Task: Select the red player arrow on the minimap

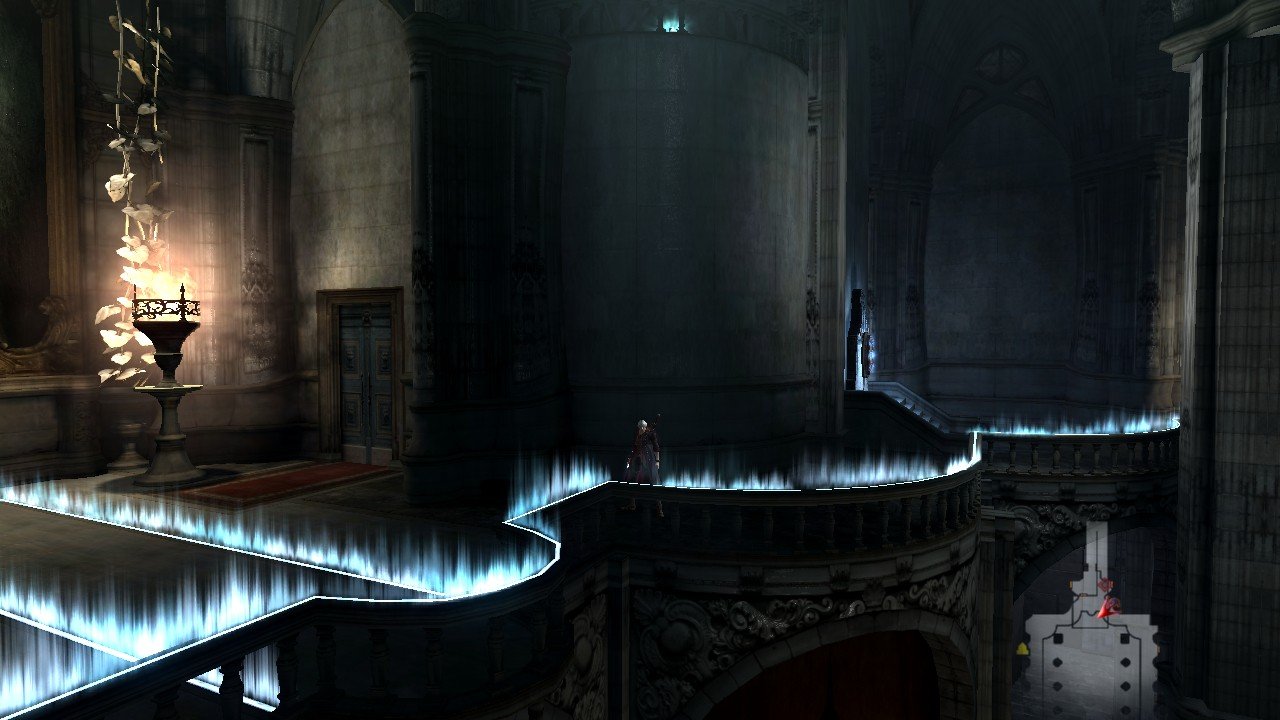Action: (1107, 607)
